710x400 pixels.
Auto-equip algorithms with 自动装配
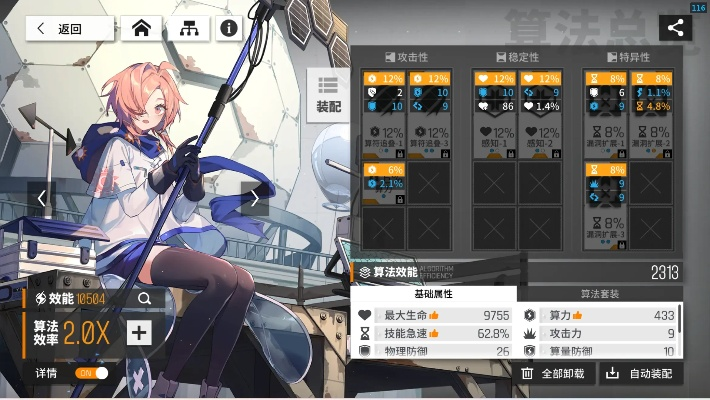(x=641, y=374)
